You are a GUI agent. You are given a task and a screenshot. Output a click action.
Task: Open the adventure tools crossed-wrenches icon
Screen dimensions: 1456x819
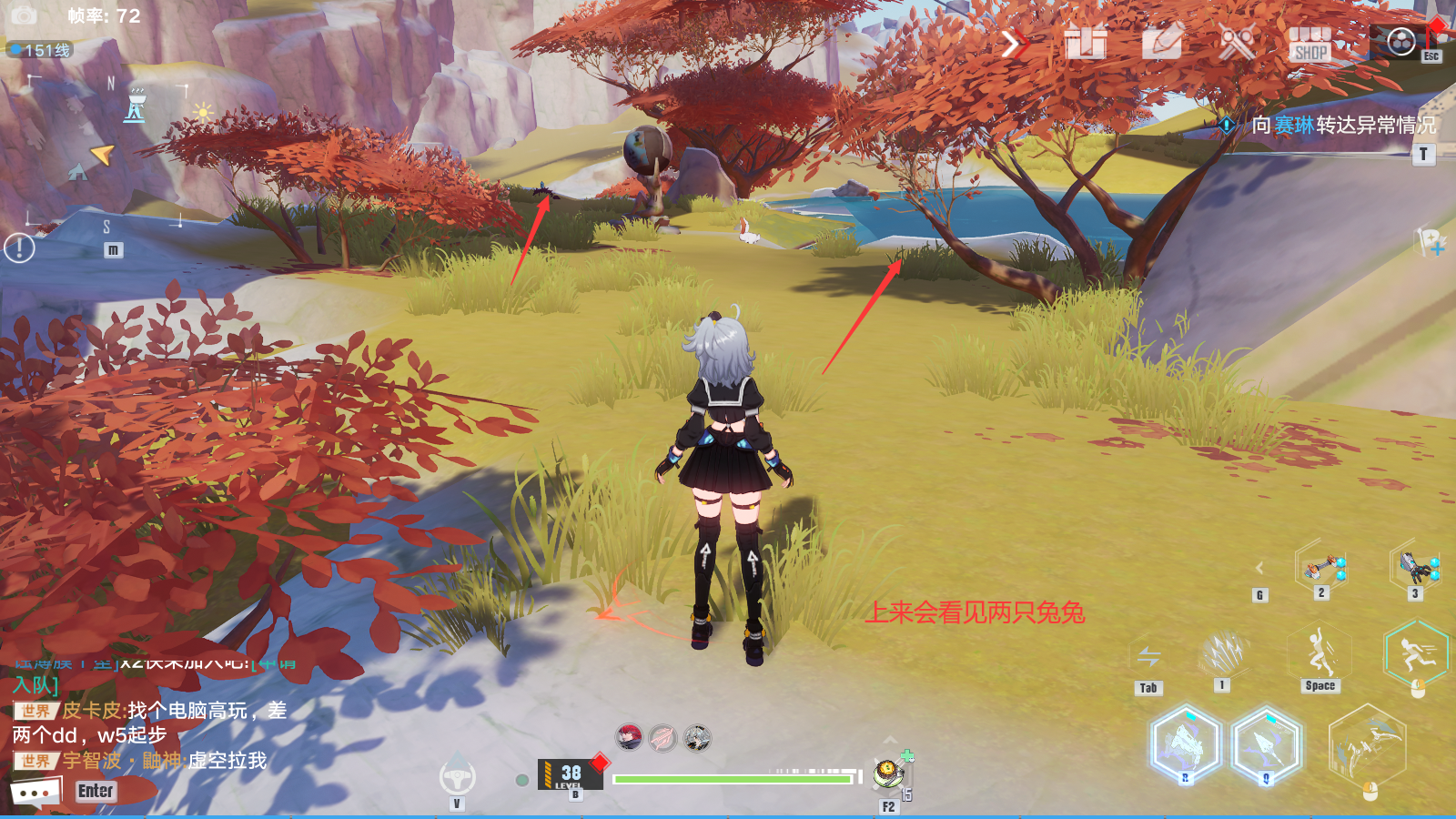[x=1238, y=41]
